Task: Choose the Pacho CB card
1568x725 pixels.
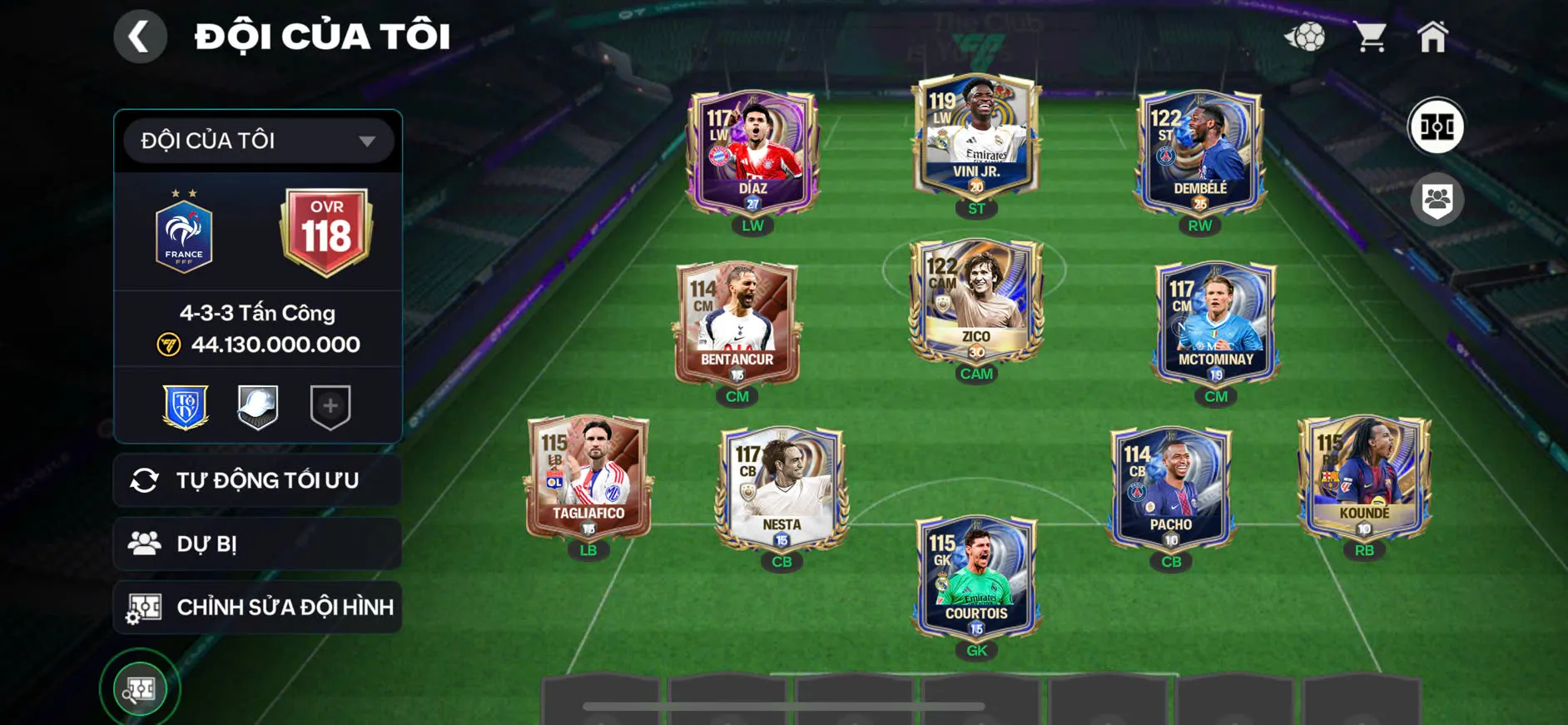Action: pos(1170,489)
